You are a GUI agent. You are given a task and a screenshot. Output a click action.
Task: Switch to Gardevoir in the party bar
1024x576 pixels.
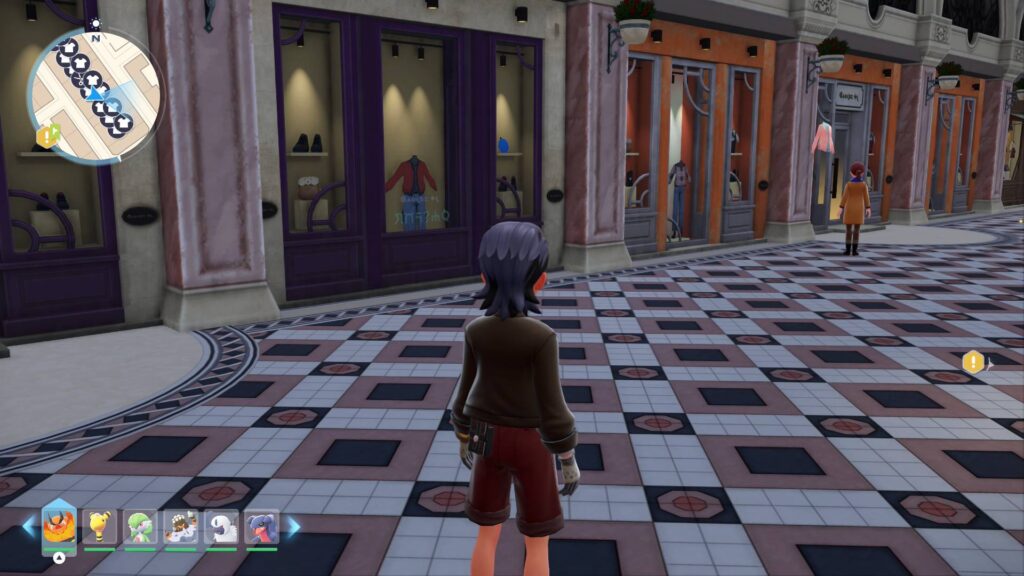(139, 527)
